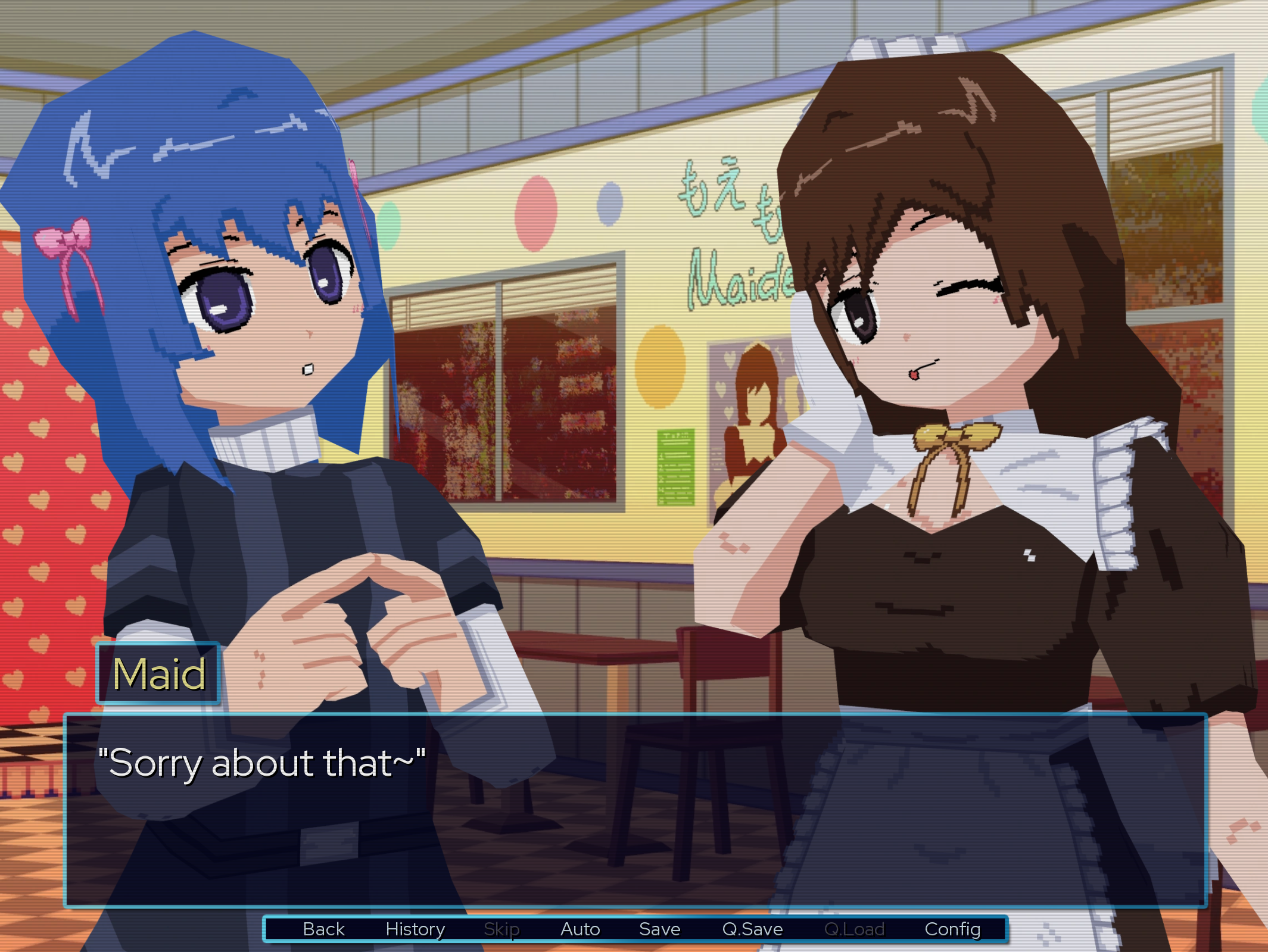The height and width of the screenshot is (952, 1268).
Task: Enable Skip mode
Action: tap(502, 929)
